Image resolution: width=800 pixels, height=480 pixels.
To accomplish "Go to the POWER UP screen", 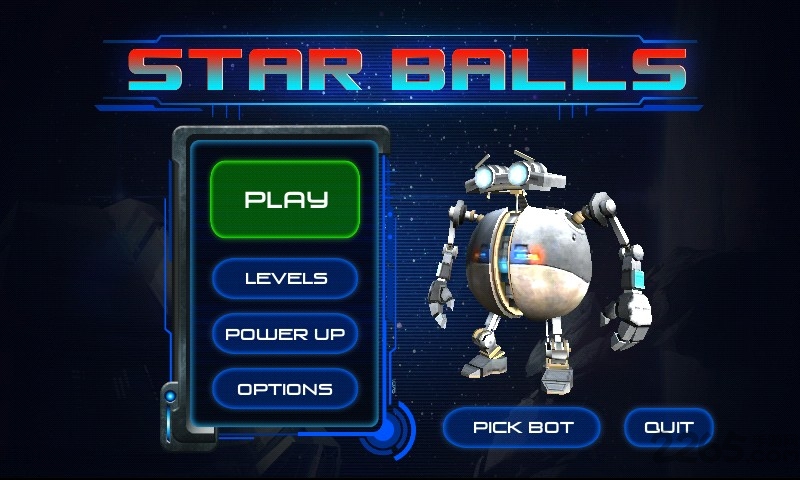I will pos(285,333).
